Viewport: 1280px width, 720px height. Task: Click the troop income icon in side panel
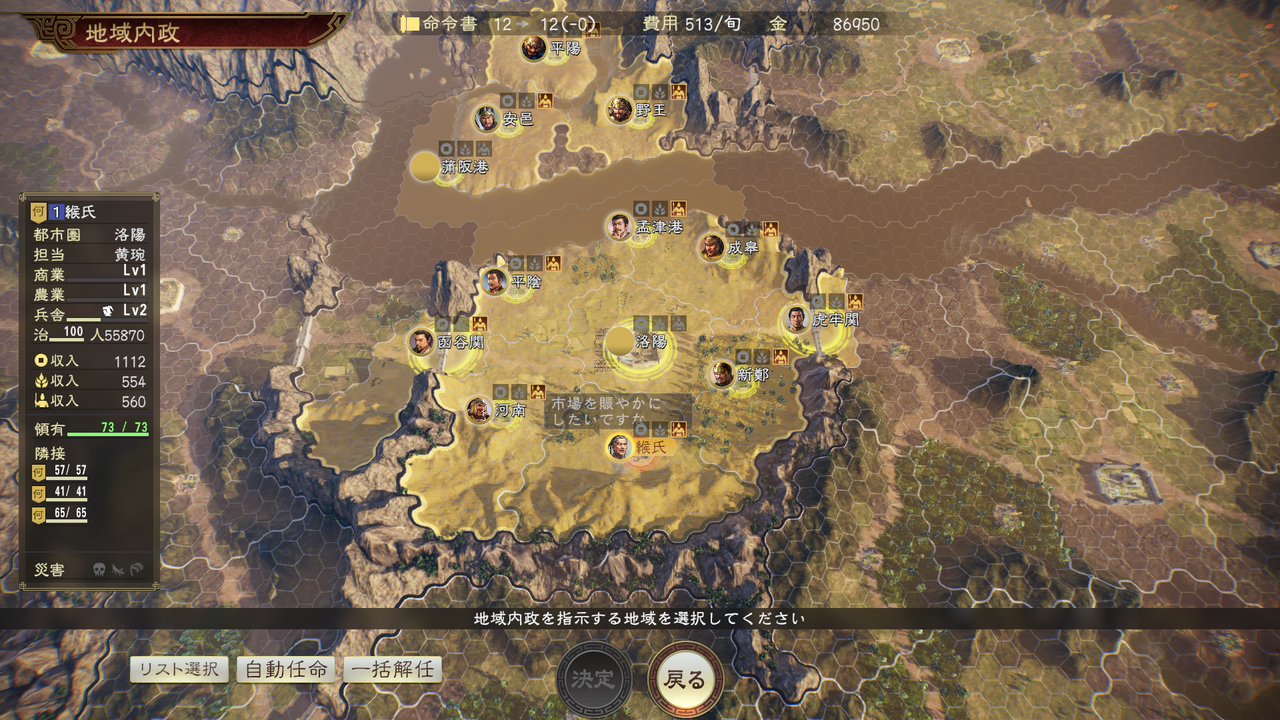tap(41, 399)
